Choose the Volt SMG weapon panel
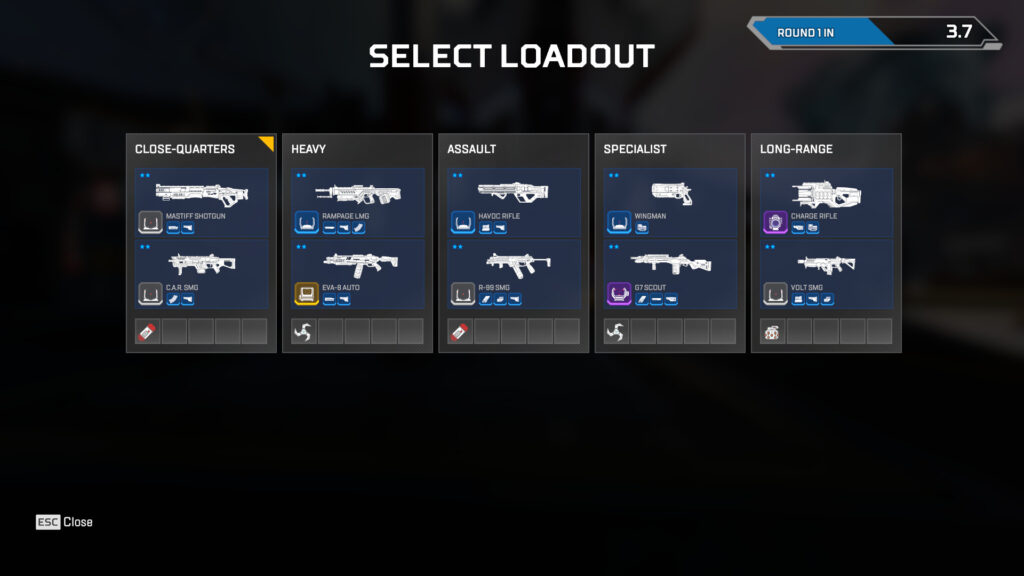Viewport: 1024px width, 576px height. [826, 274]
